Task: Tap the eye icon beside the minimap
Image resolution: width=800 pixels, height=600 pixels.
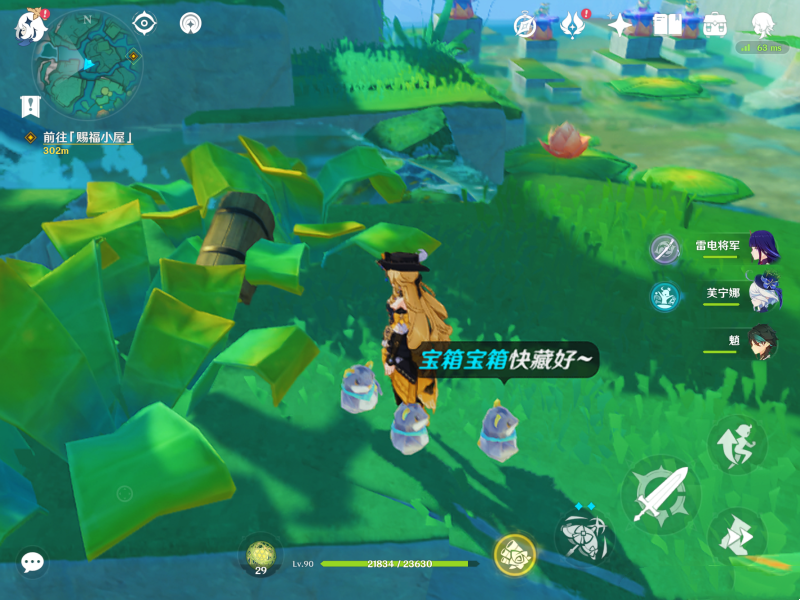Action: point(144,23)
